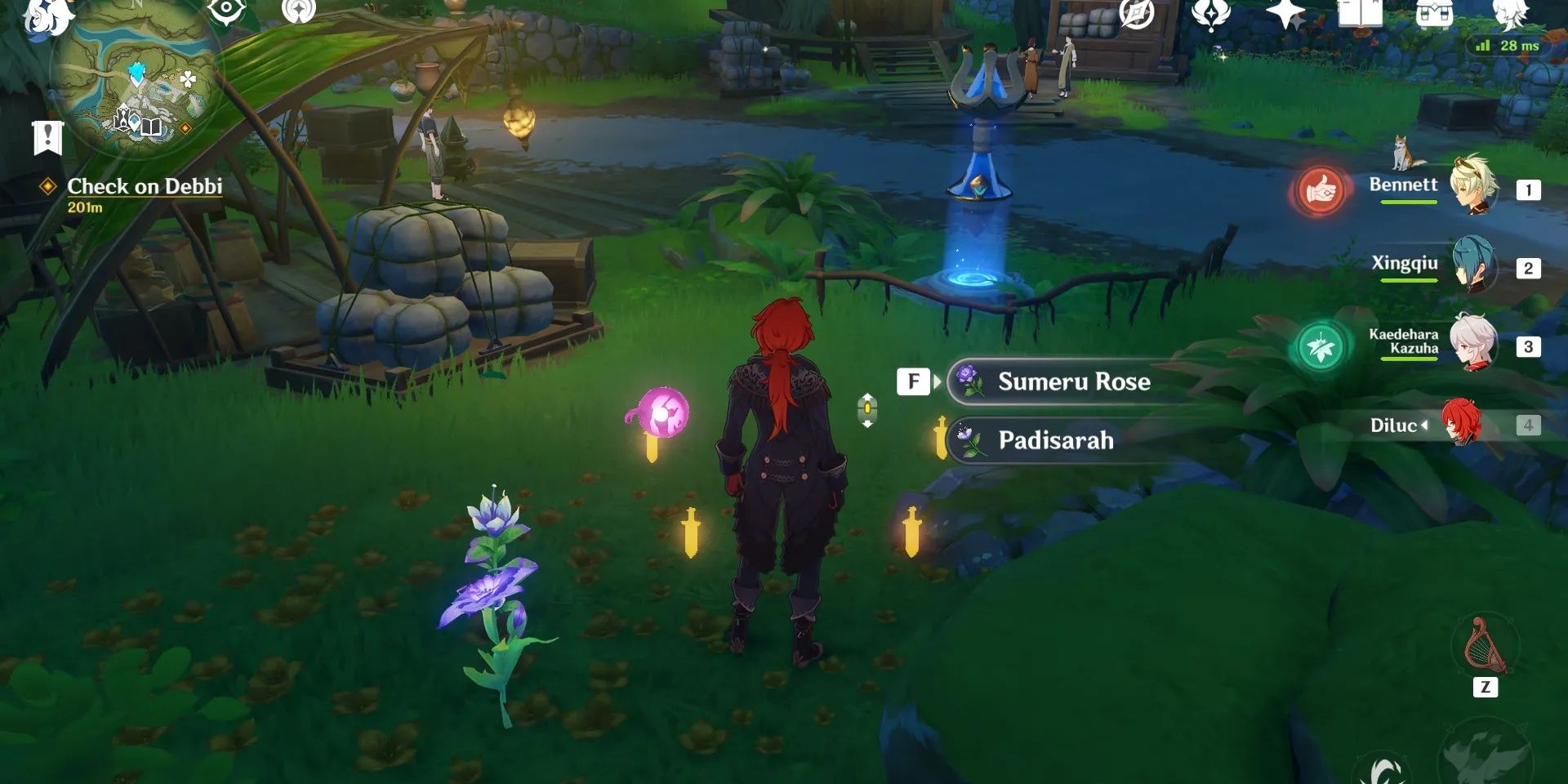
Task: Open the adventurer handbook book icon
Action: coord(1360,13)
